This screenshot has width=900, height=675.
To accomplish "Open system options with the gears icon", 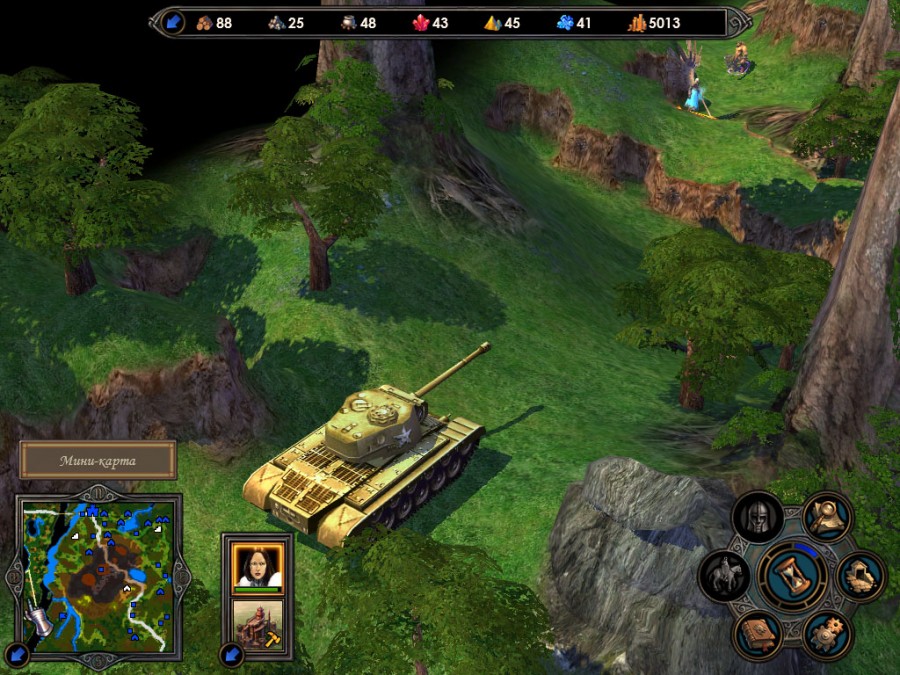I will click(x=826, y=634).
